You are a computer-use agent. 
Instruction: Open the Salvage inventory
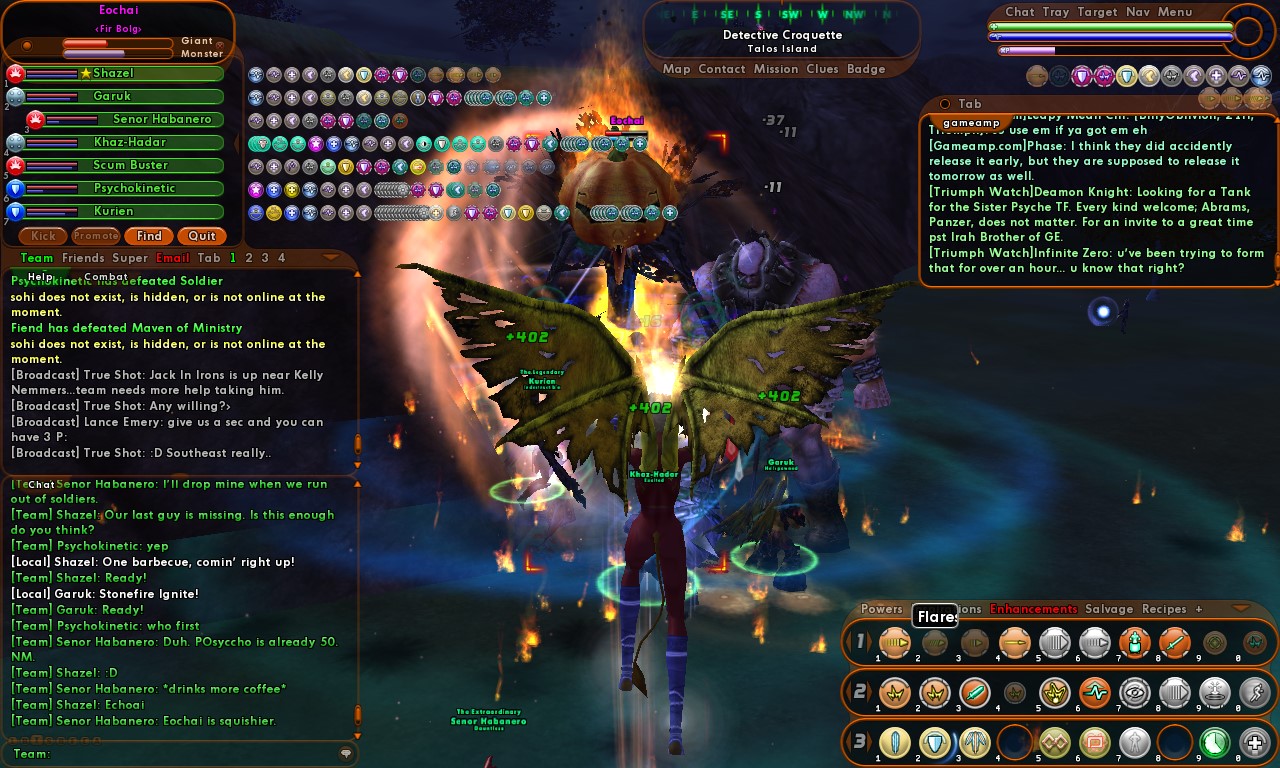click(x=1109, y=609)
